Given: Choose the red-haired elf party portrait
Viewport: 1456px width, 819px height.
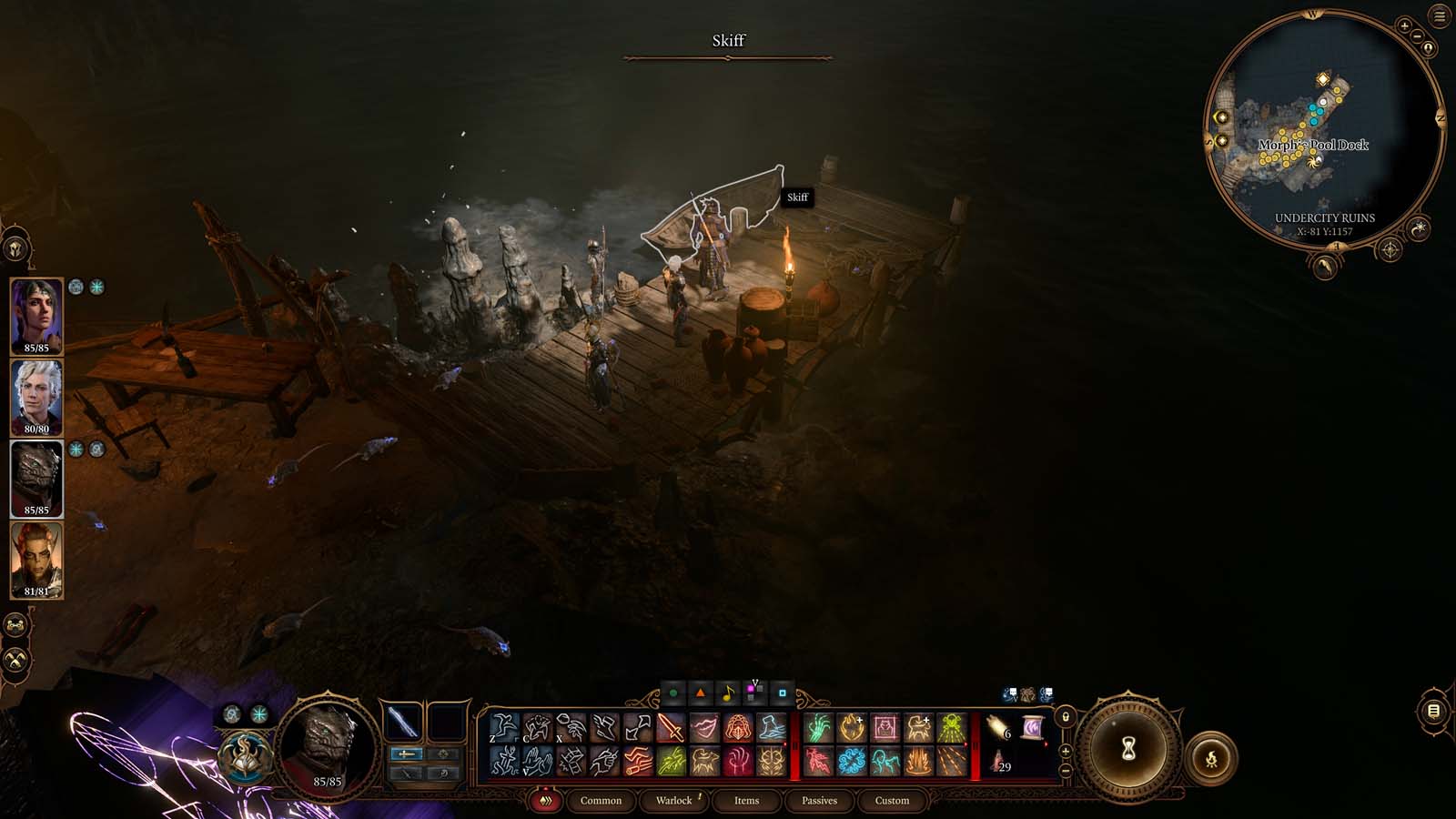Looking at the screenshot, I should click(x=36, y=559).
